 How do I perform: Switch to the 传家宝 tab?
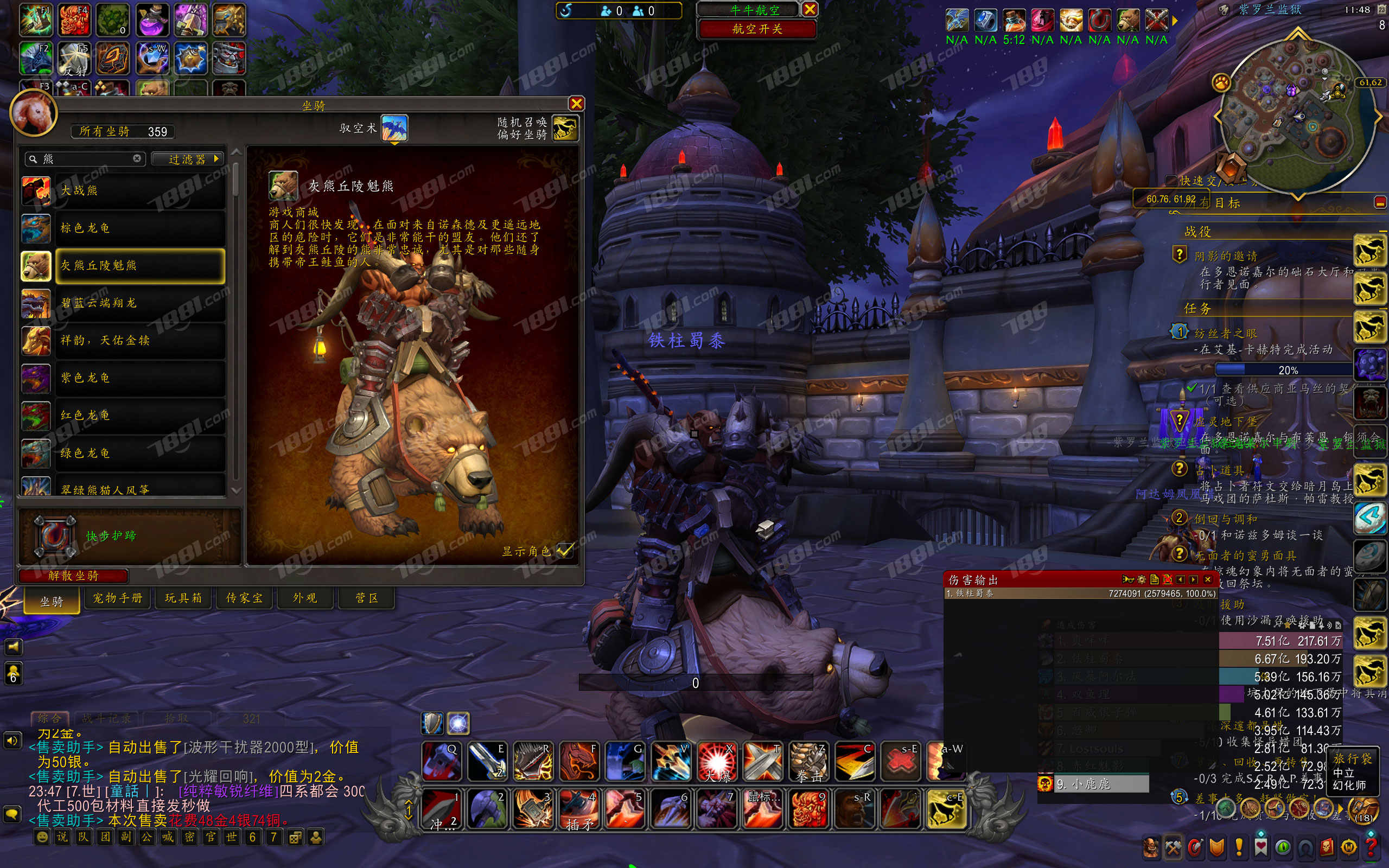(244, 598)
